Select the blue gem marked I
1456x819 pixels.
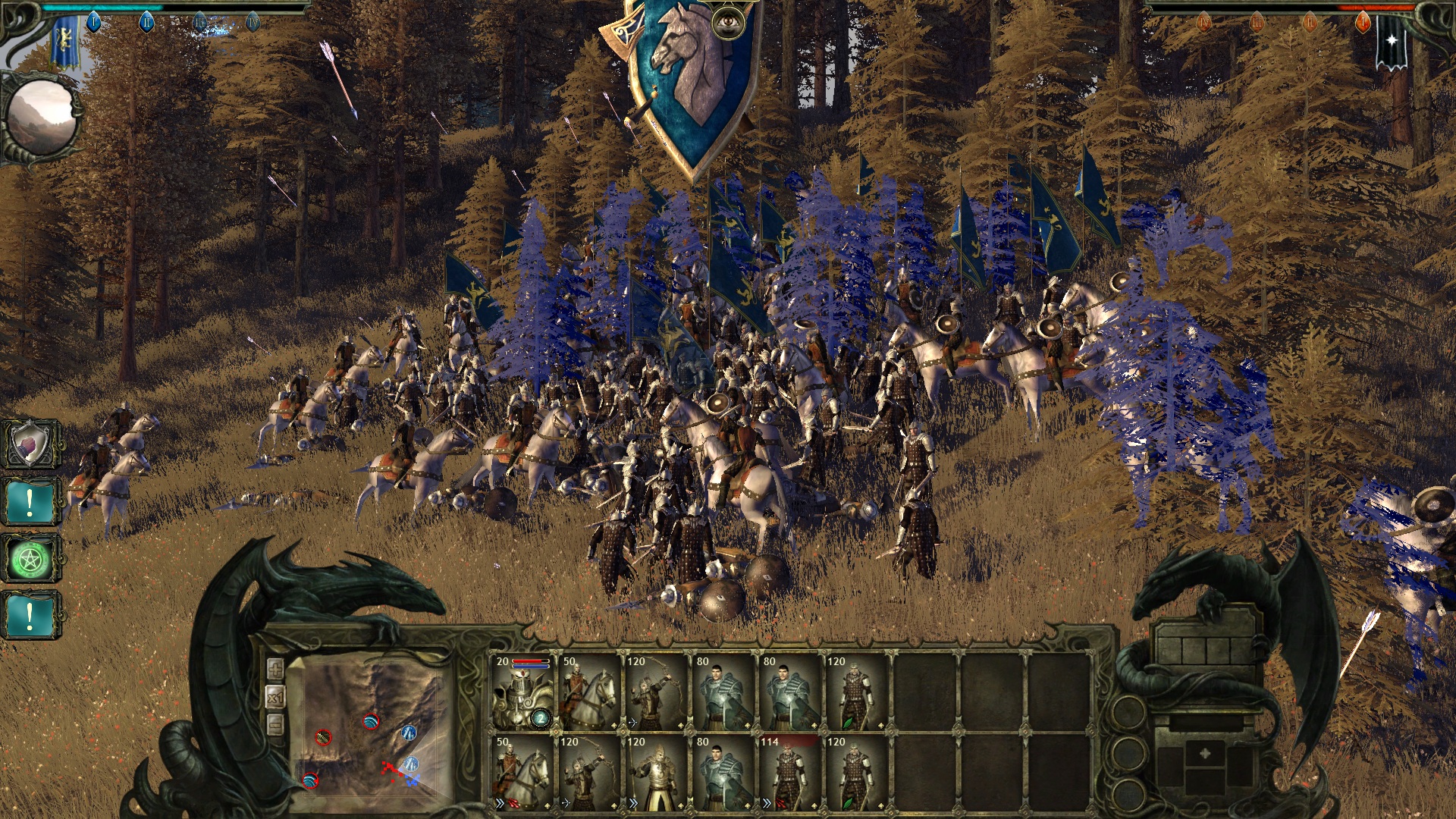click(x=93, y=22)
